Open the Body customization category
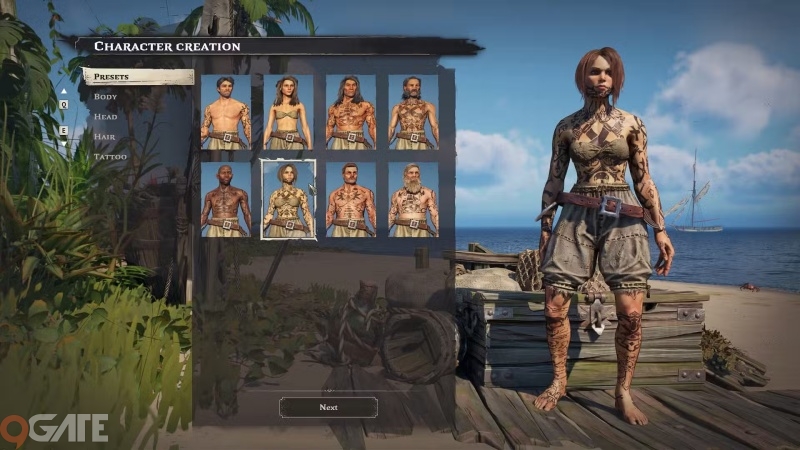 point(106,96)
